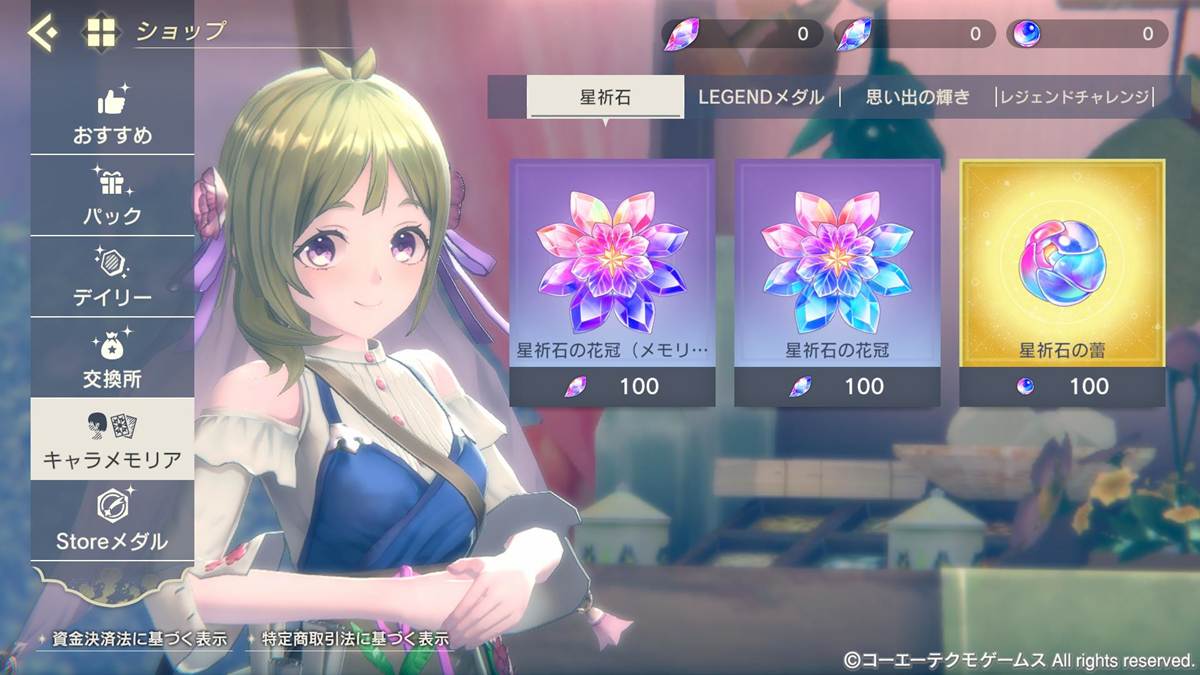Show the Storeメダル category
The height and width of the screenshot is (675, 1200).
tap(112, 522)
